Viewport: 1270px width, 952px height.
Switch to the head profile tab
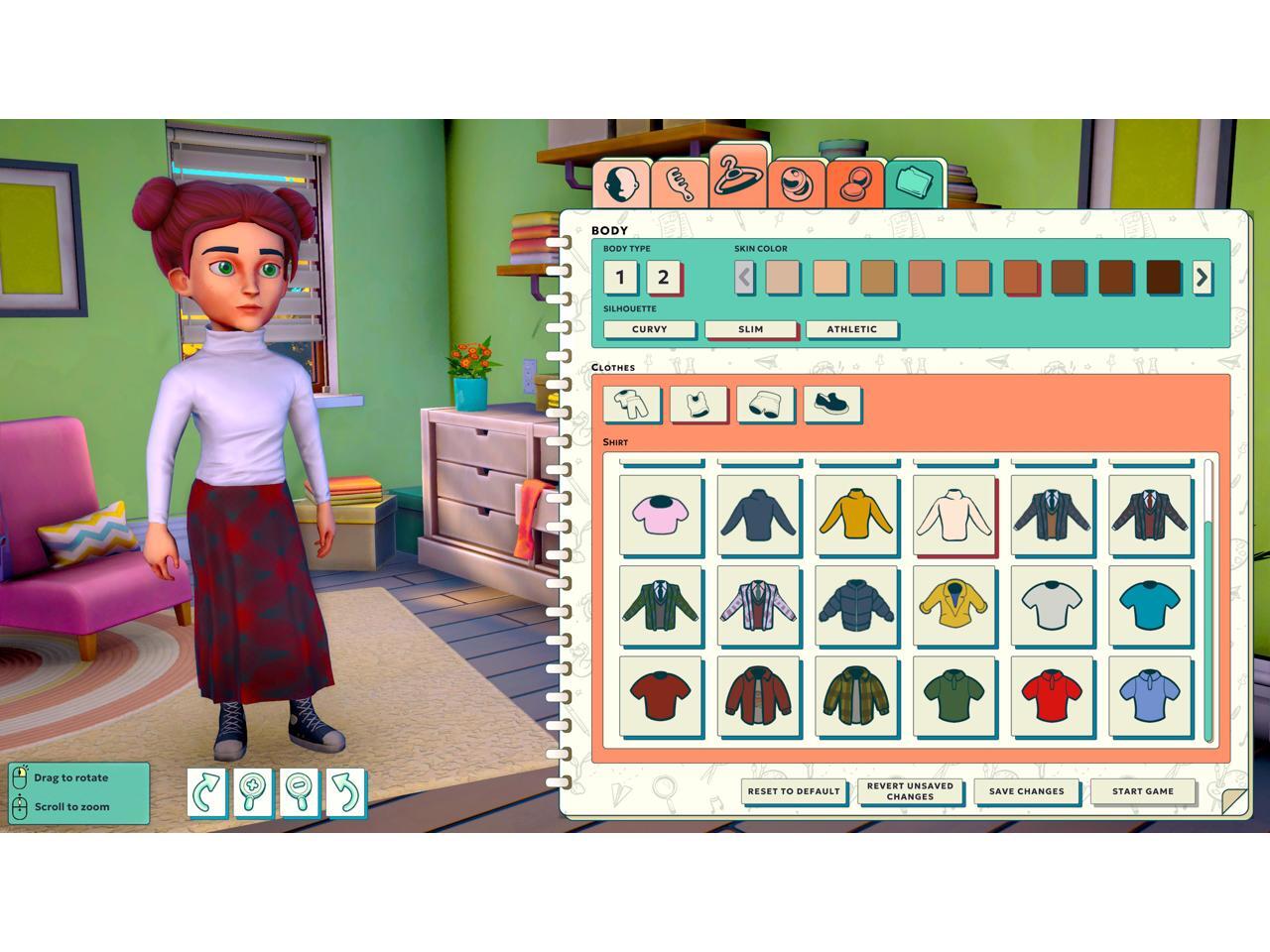pos(622,183)
